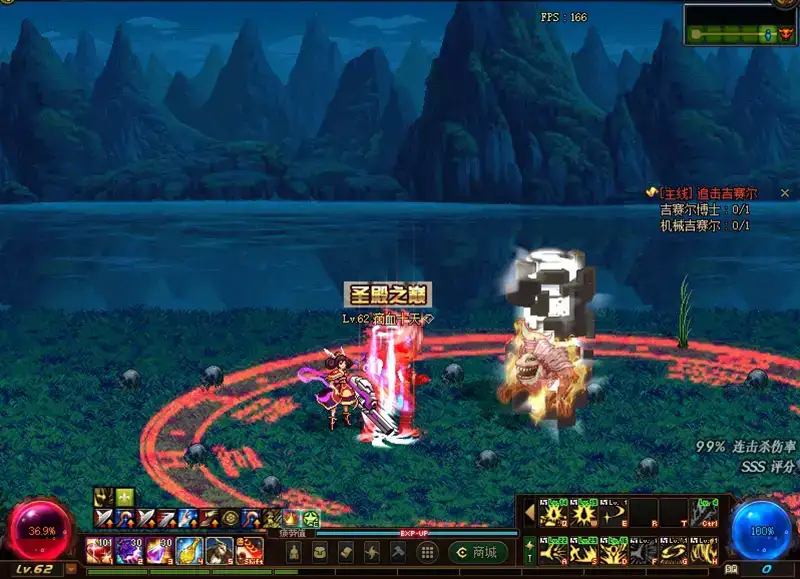Screen dimensions: 800x579
Task: Cast the skill bound to key D
Action: (x=614, y=550)
